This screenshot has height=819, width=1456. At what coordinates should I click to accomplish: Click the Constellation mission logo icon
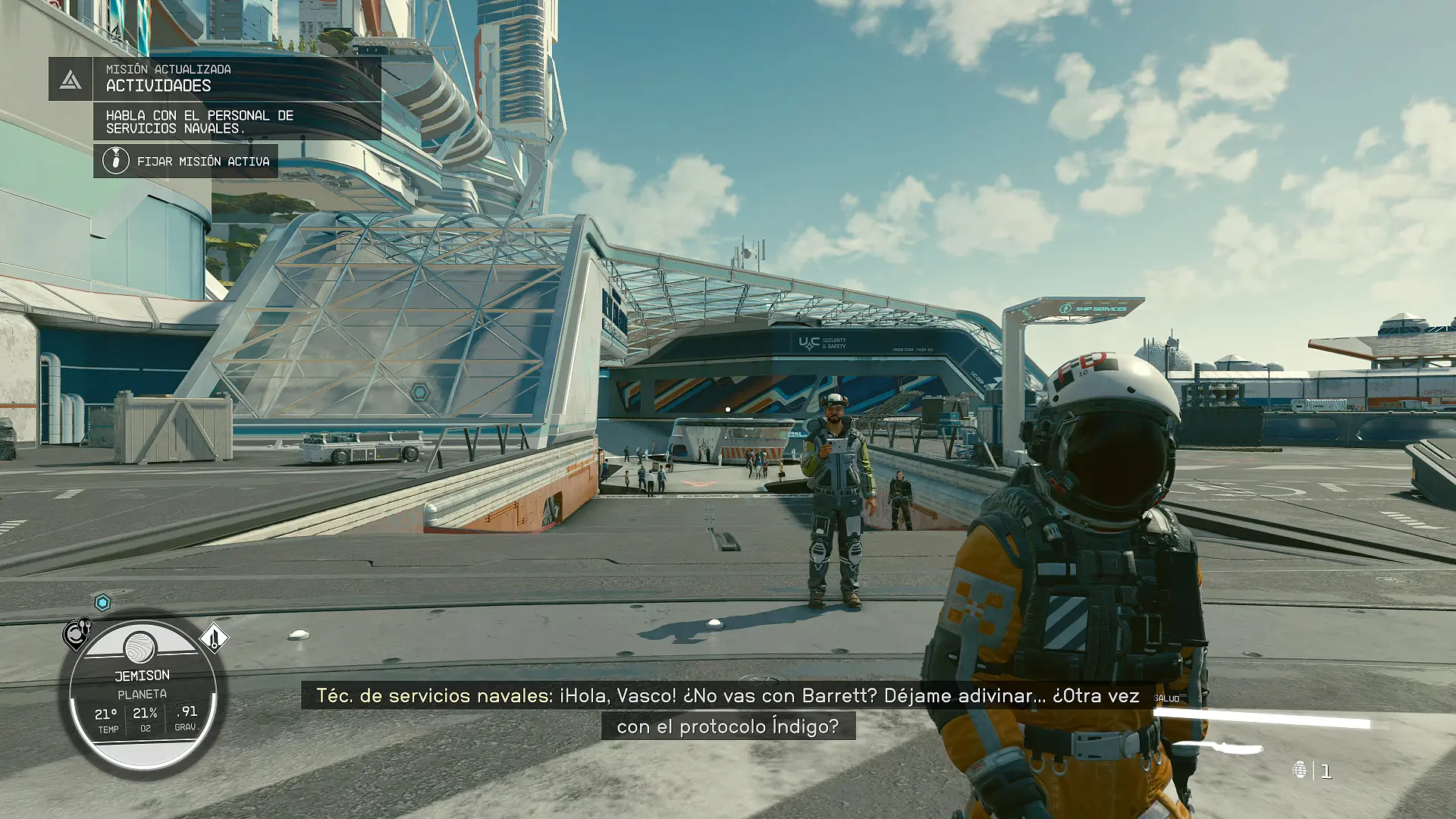tap(71, 79)
